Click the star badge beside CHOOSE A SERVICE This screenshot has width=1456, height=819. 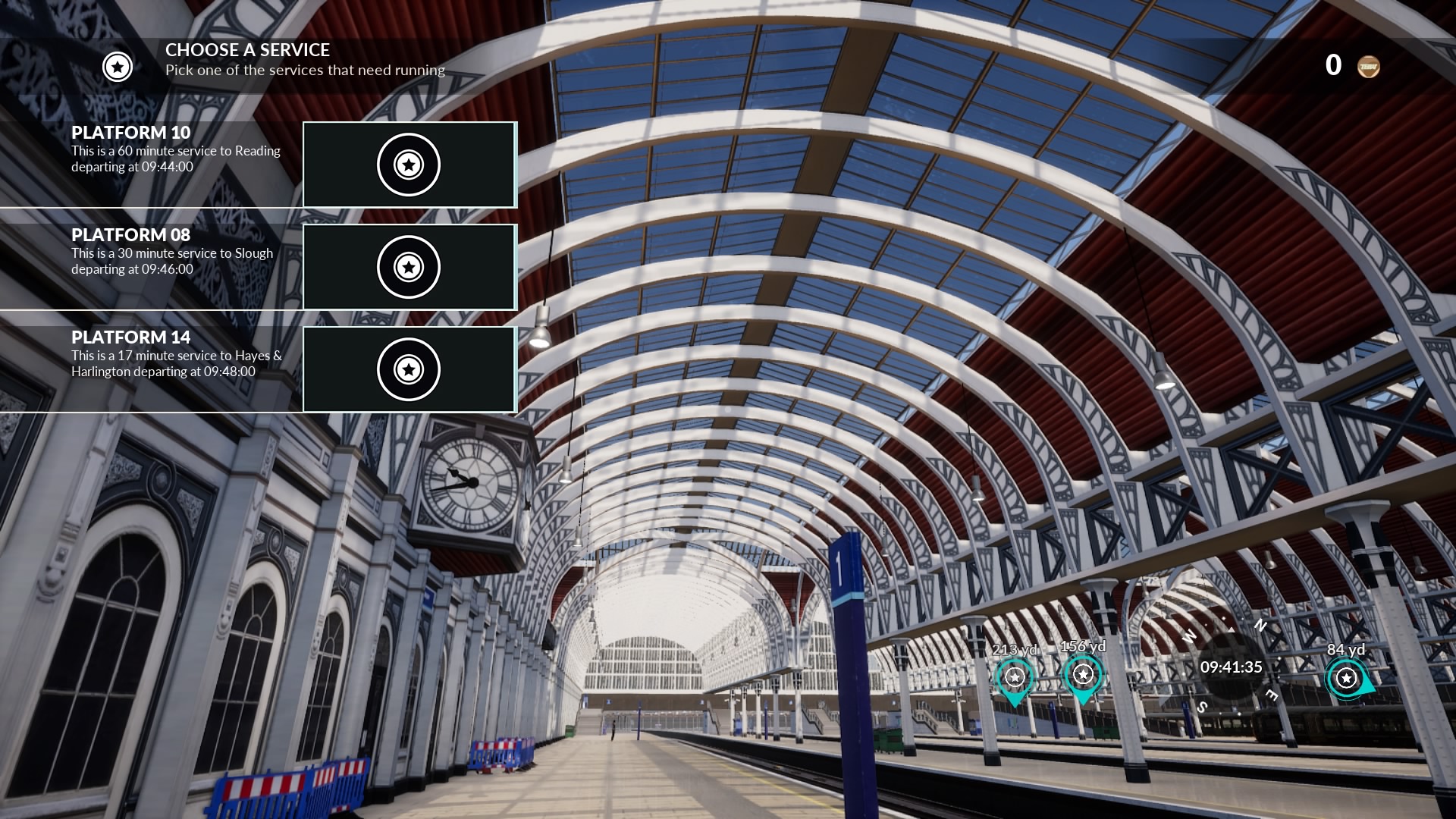116,67
